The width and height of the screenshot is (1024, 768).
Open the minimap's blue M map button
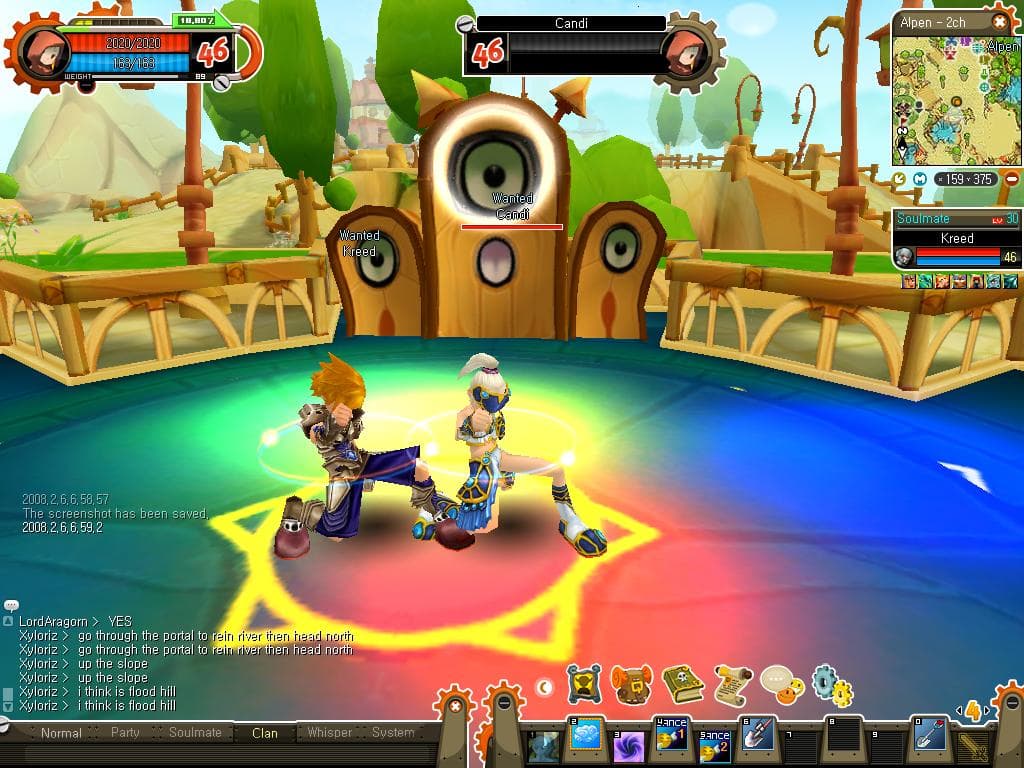point(920,179)
